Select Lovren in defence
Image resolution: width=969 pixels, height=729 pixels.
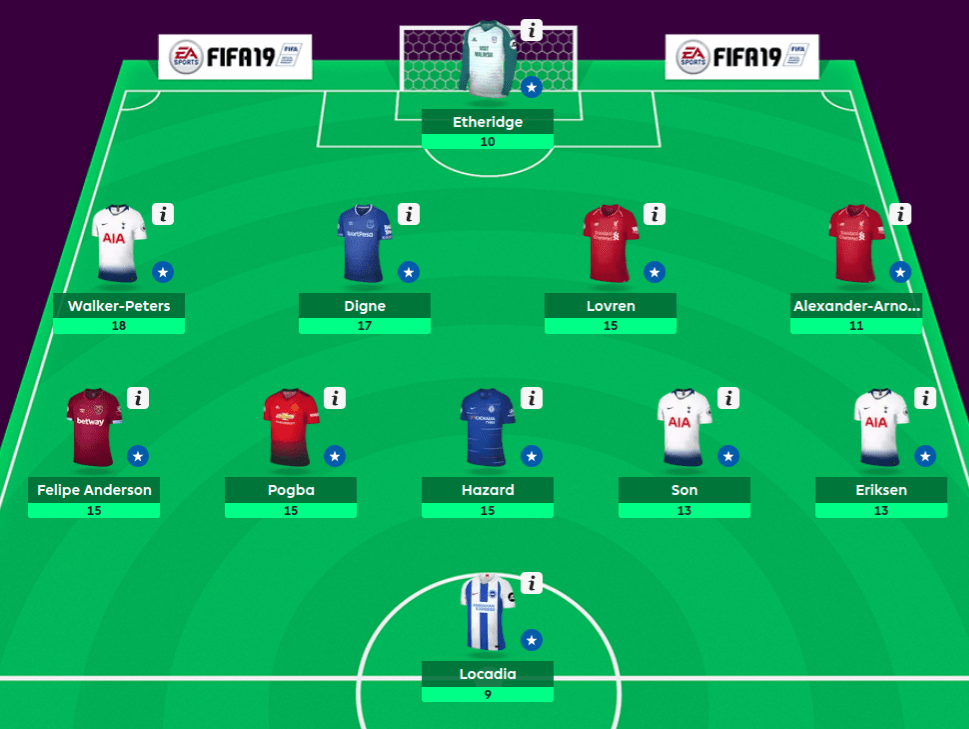611,245
